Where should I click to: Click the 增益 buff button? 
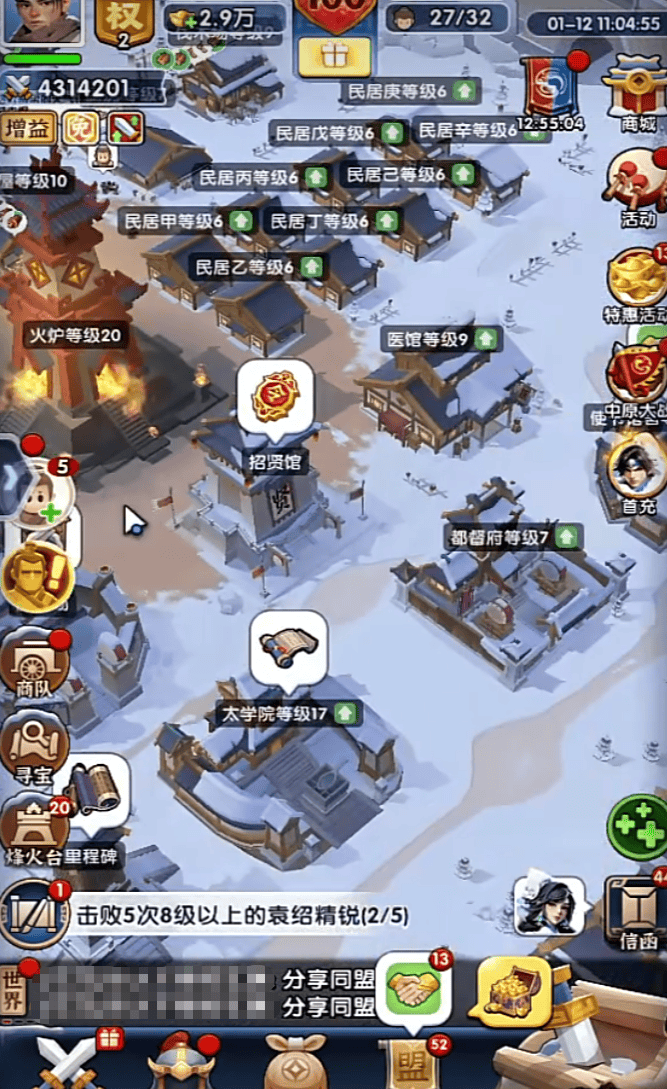click(x=29, y=128)
